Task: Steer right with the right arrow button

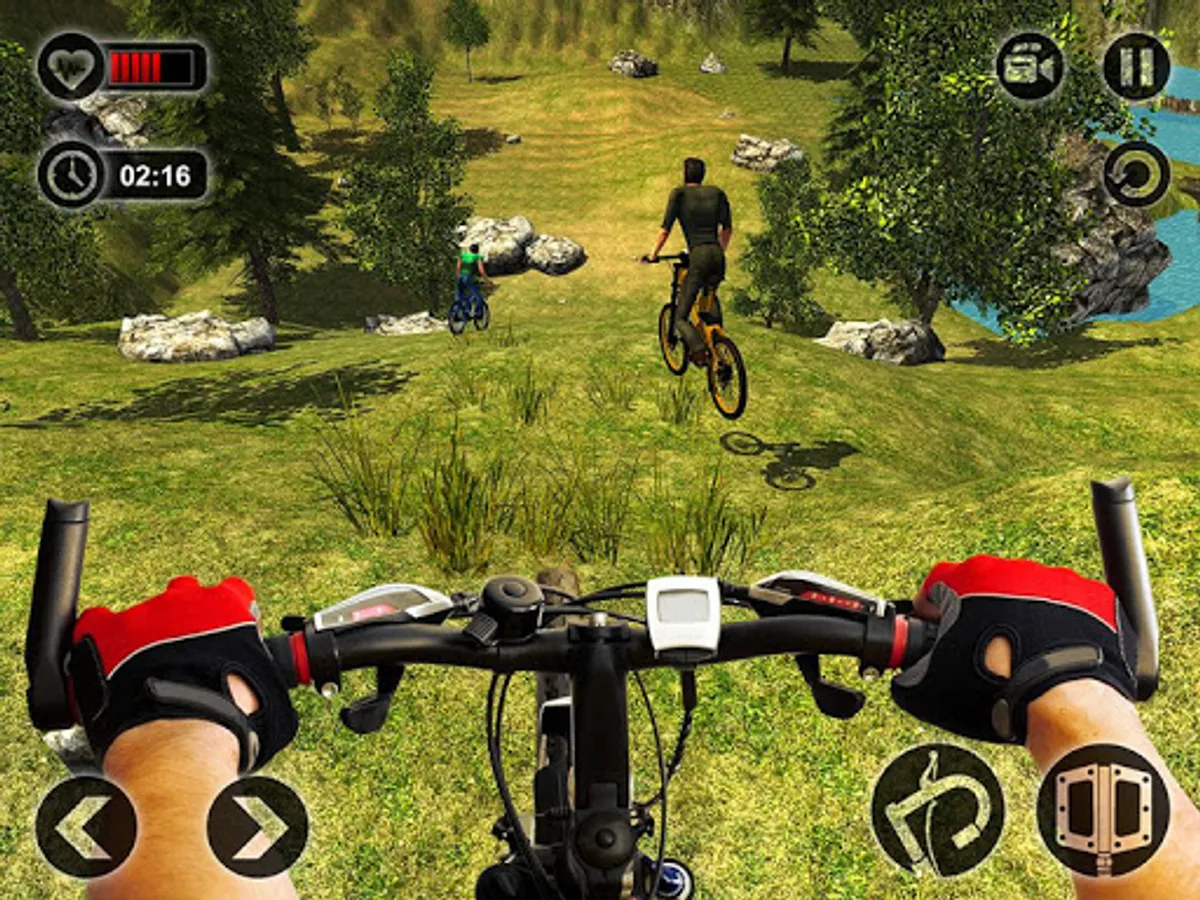Action: [x=257, y=827]
